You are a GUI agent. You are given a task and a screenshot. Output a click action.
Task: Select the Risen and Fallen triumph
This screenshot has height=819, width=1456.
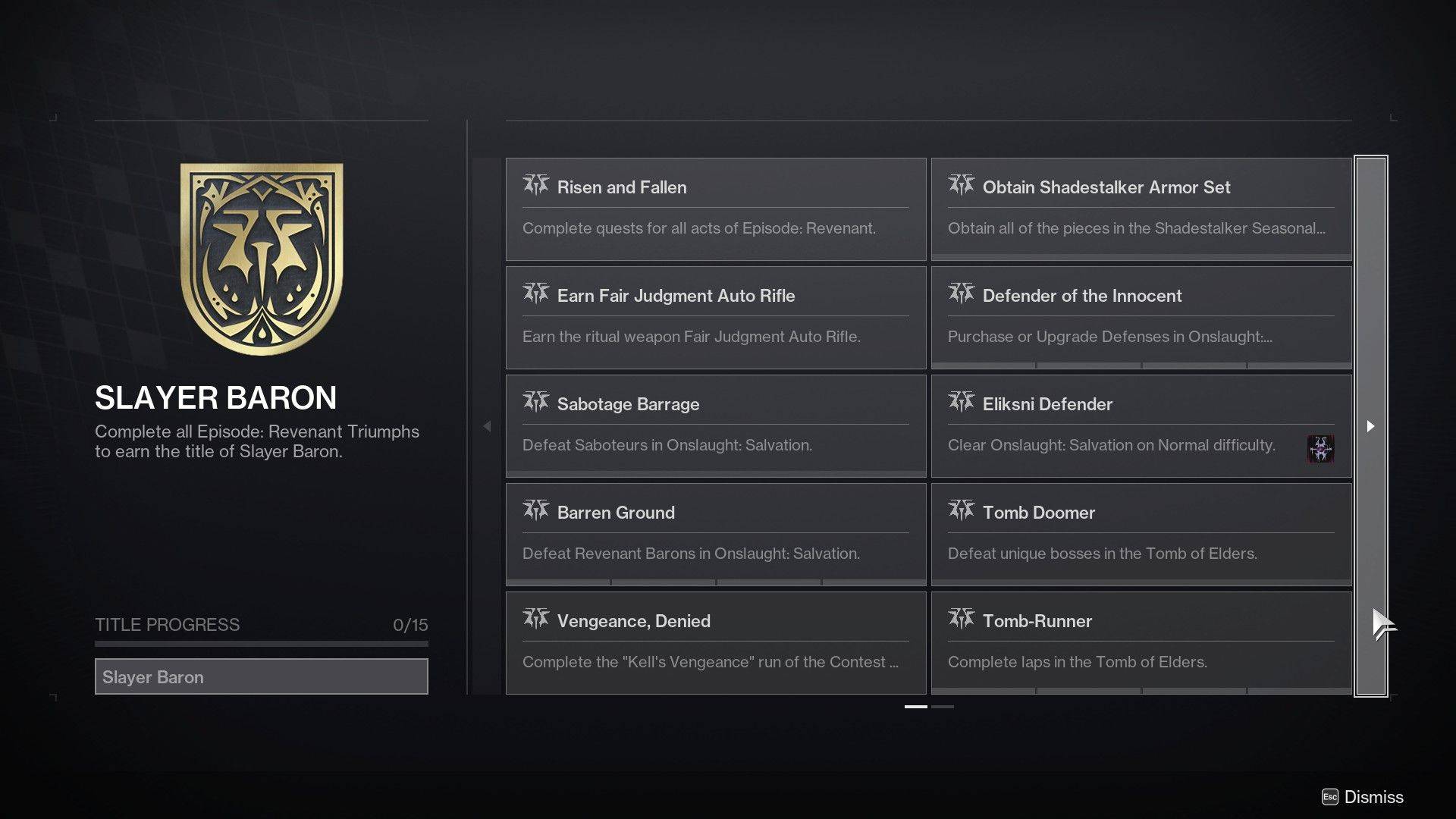715,209
